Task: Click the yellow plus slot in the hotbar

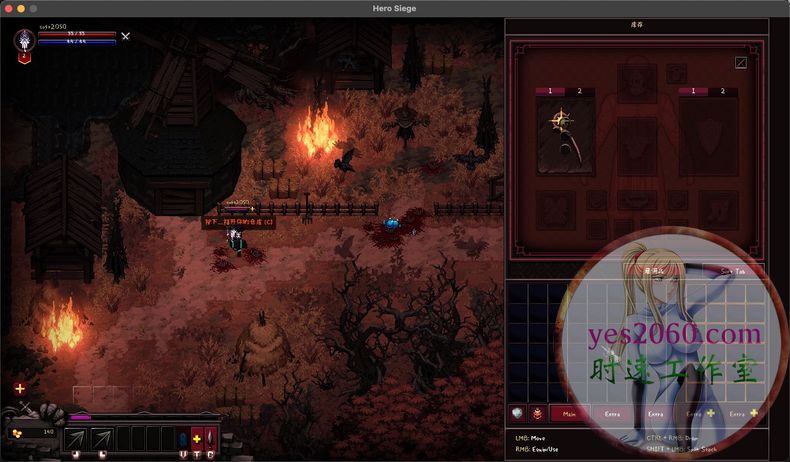Action: point(197,438)
